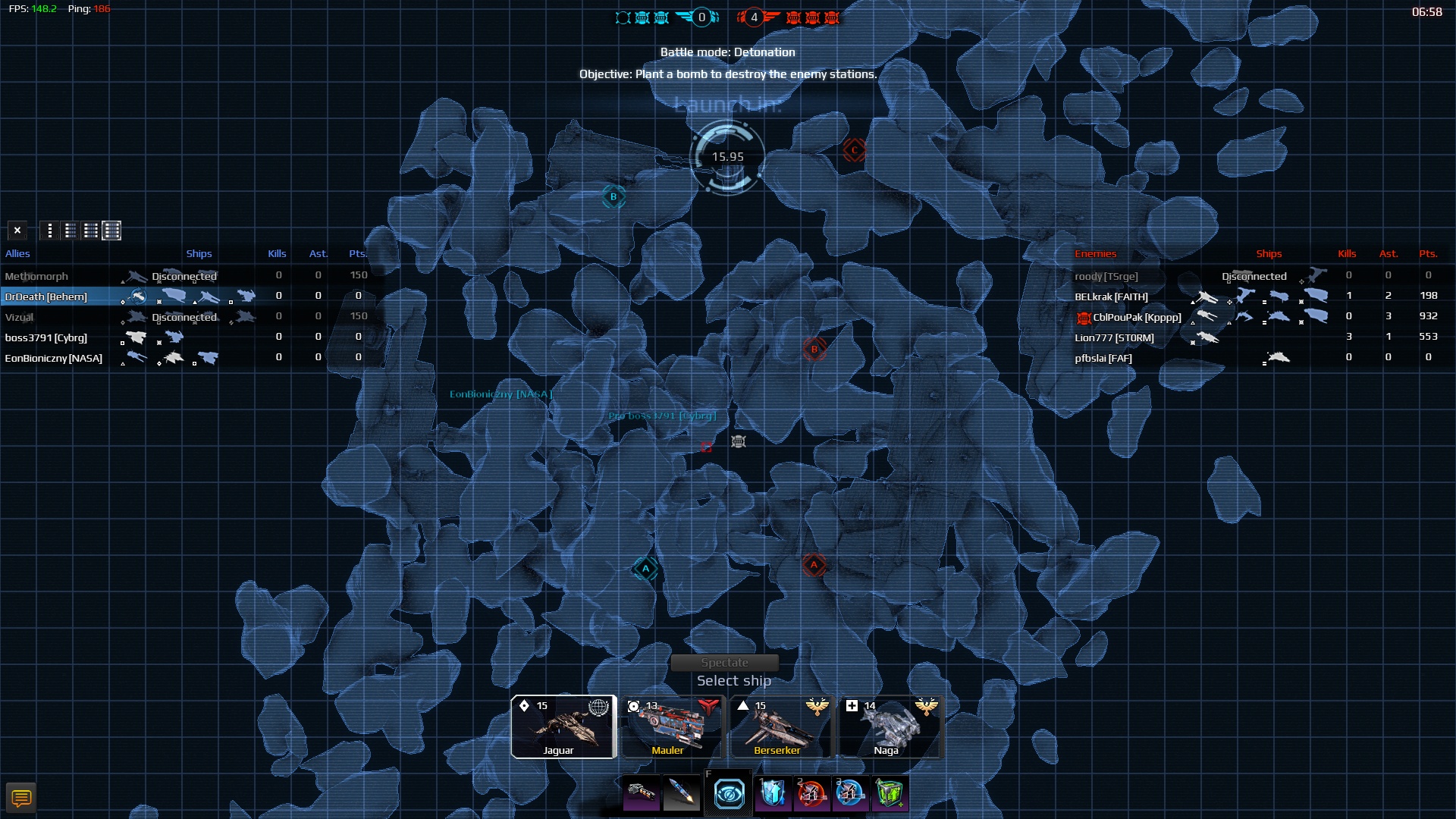Select the red hull repair module in slot 2
The width and height of the screenshot is (1456, 819).
812,793
